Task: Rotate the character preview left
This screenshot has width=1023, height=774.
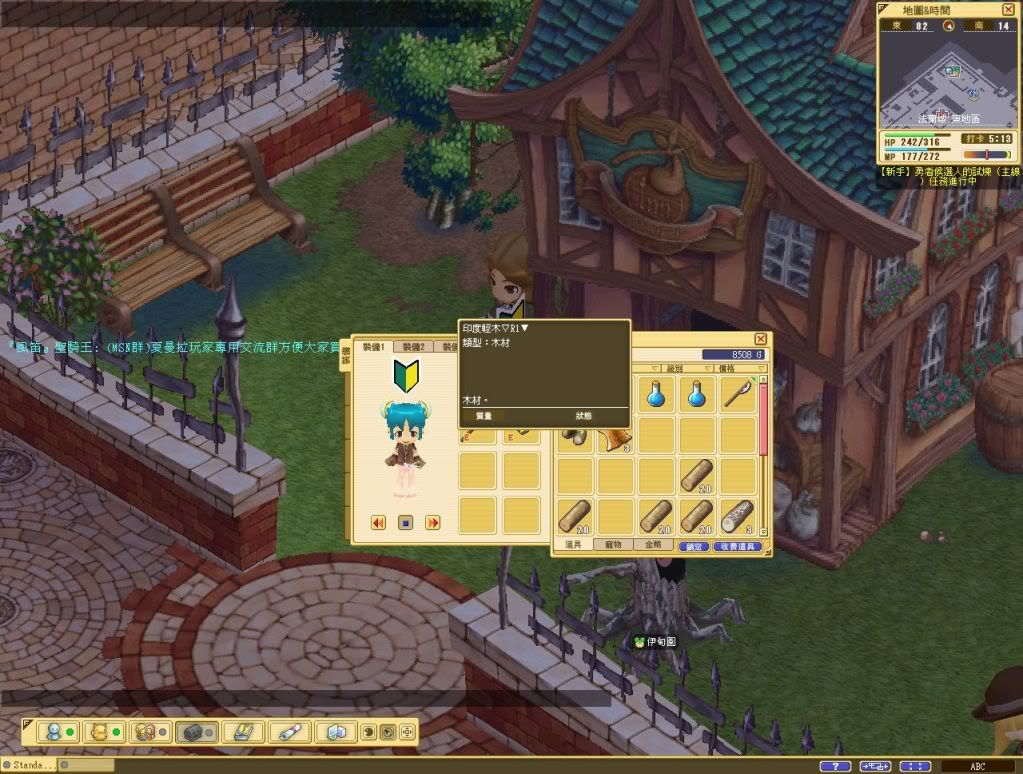Action: pos(379,522)
